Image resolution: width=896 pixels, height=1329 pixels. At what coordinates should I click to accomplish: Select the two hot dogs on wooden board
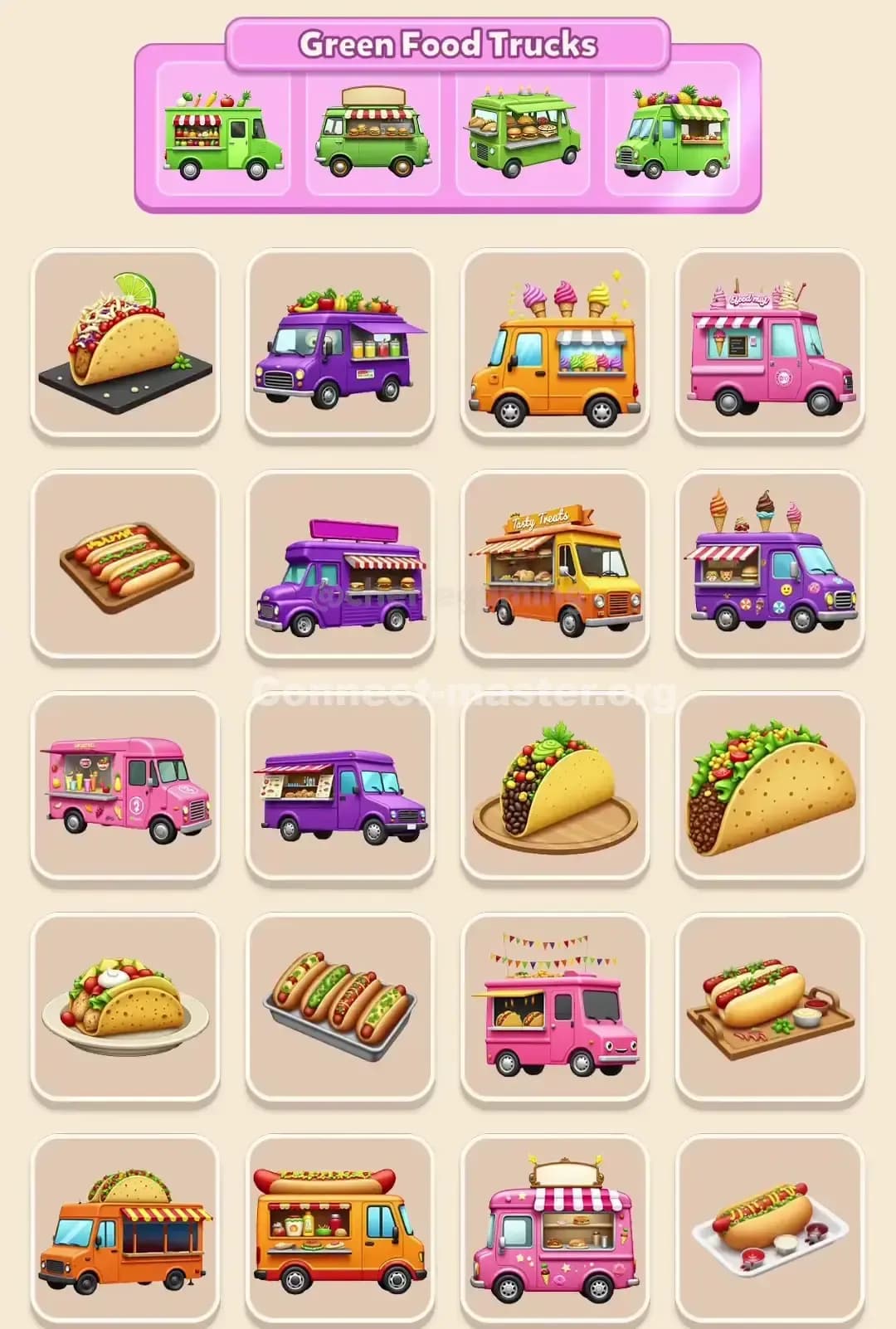click(x=124, y=565)
